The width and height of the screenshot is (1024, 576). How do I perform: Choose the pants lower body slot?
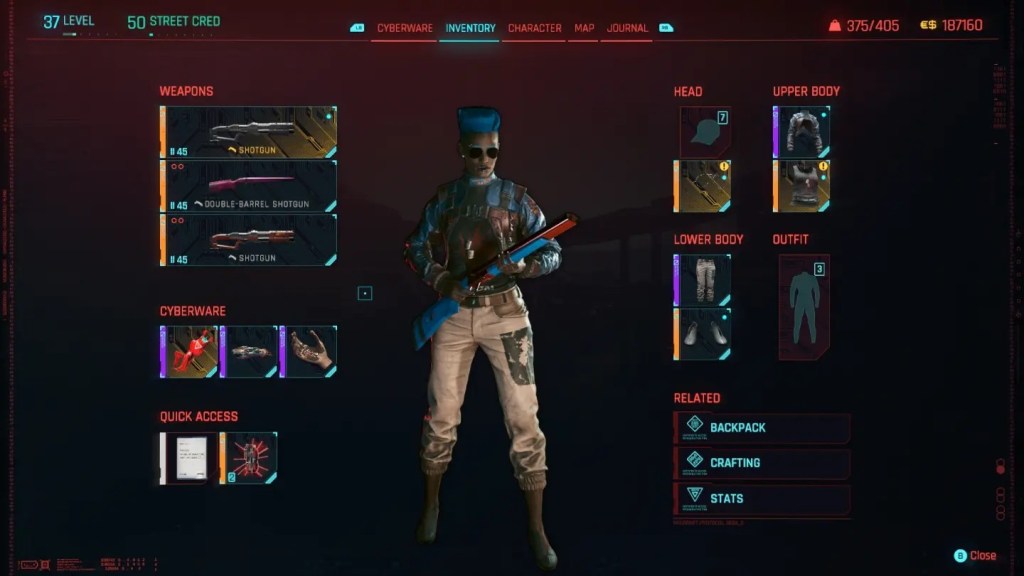(703, 280)
